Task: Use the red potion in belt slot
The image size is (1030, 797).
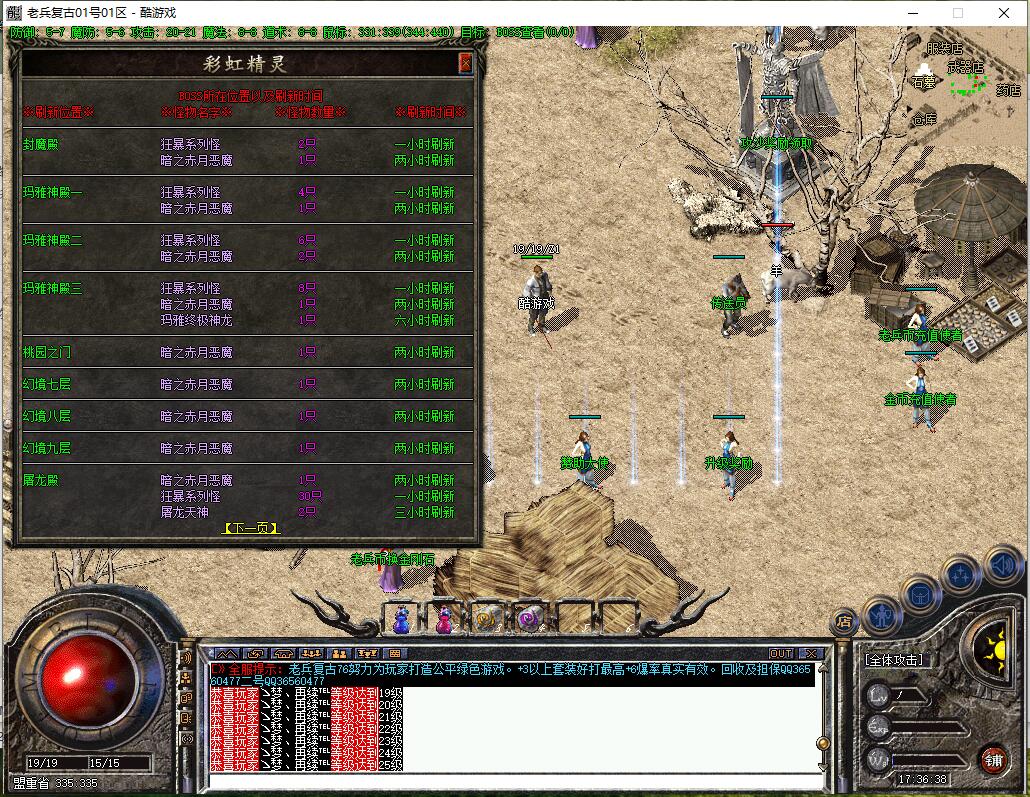Action: [x=444, y=620]
